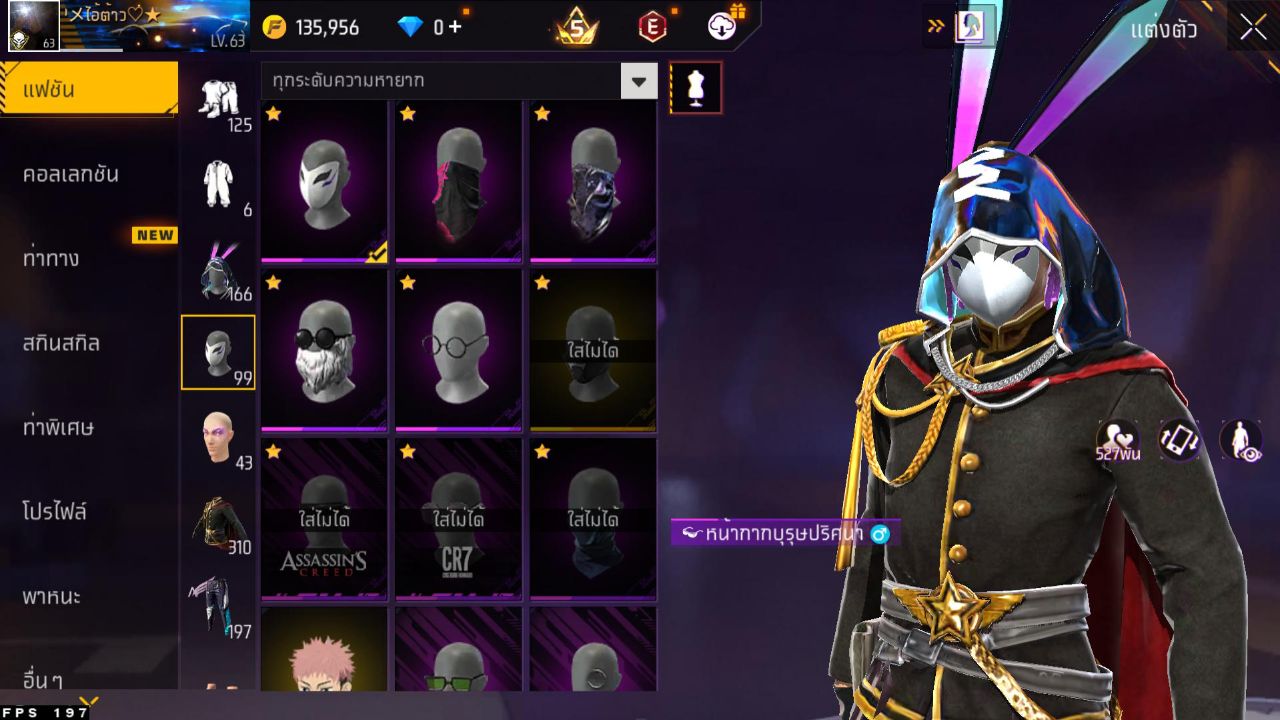The image size is (1280, 720).
Task: Select the CR7 mask tile
Action: click(x=458, y=518)
